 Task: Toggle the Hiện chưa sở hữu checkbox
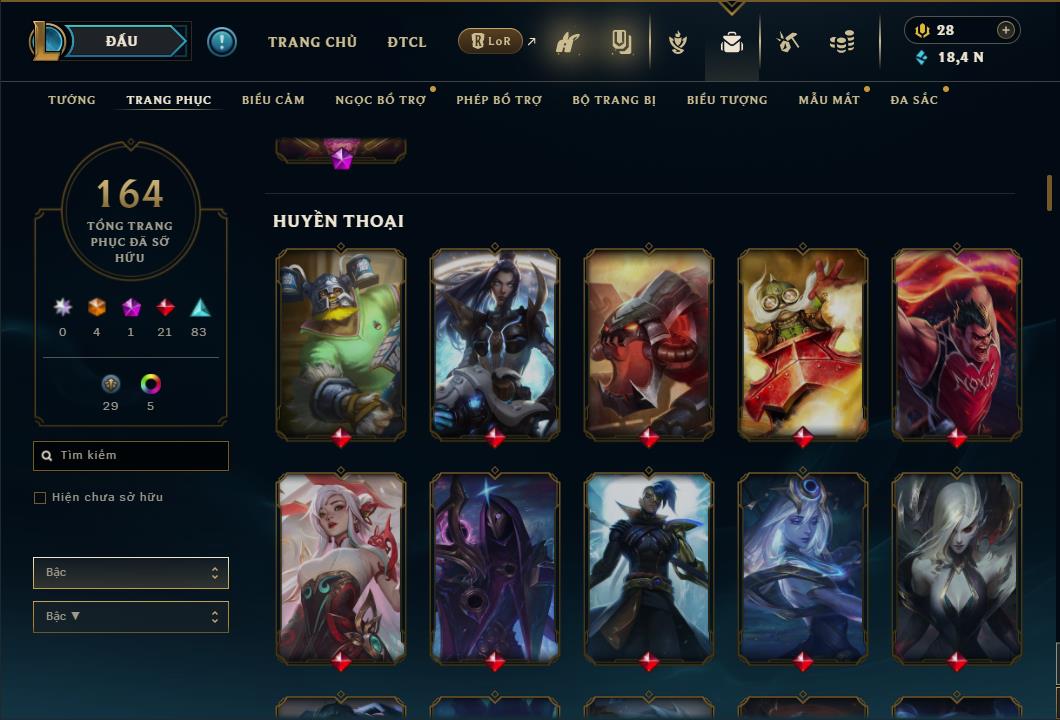[40, 498]
